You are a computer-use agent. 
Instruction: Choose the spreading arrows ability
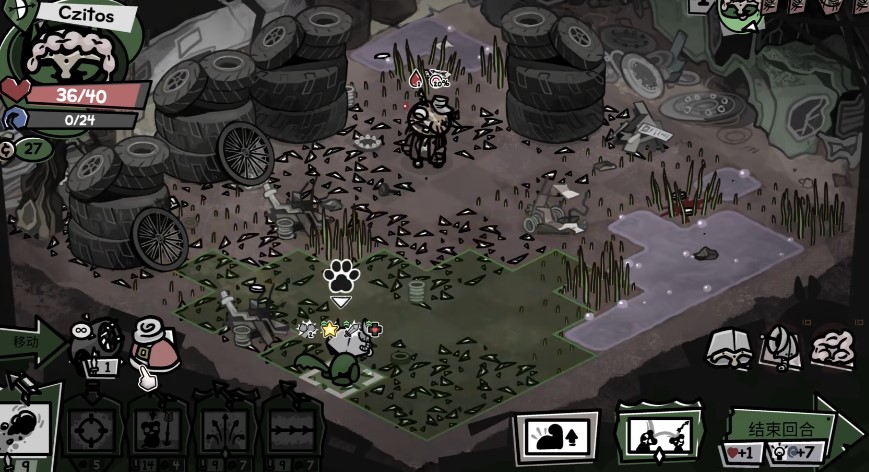pyautogui.click(x=225, y=432)
